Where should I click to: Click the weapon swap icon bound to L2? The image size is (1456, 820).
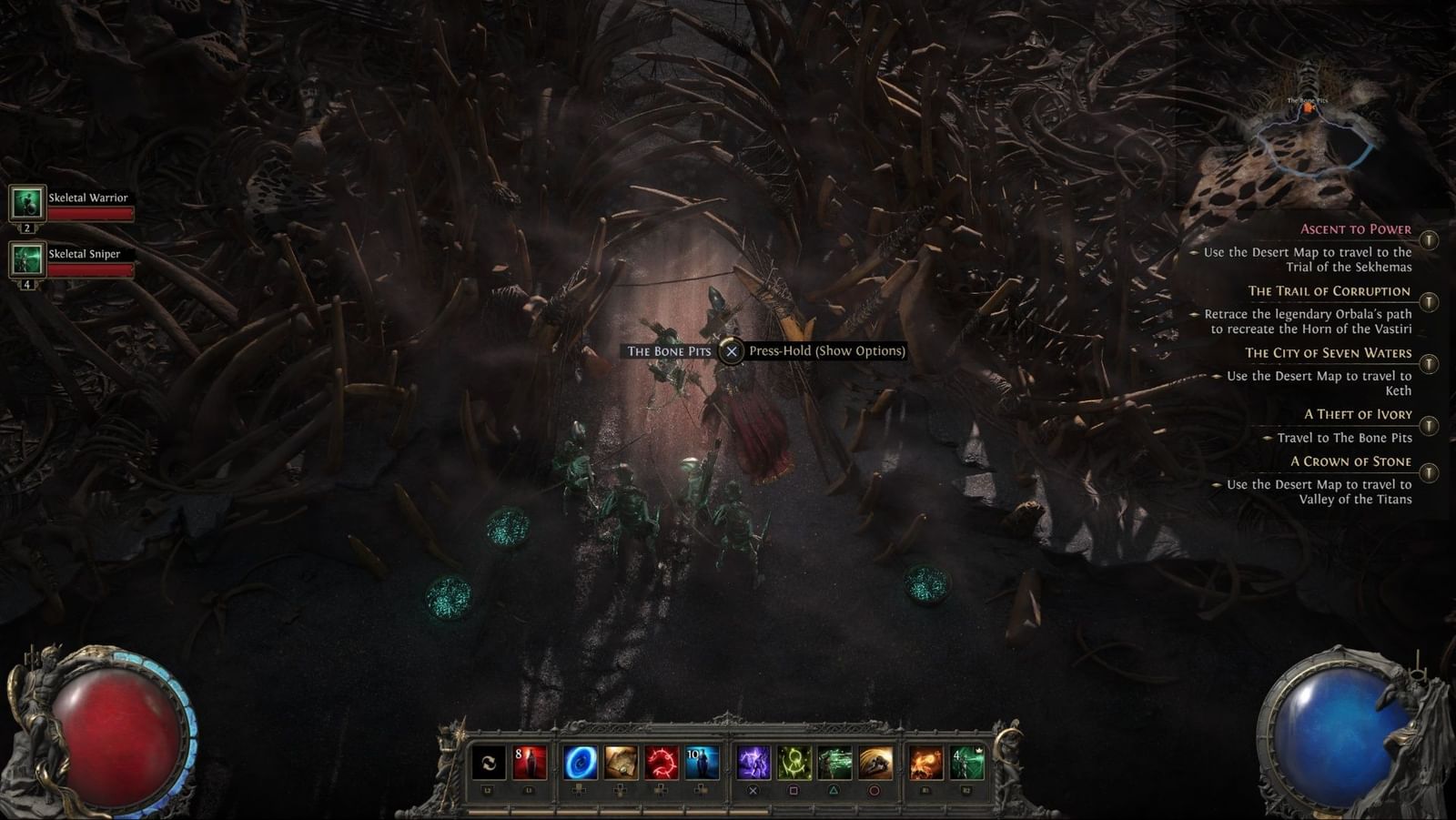(488, 761)
